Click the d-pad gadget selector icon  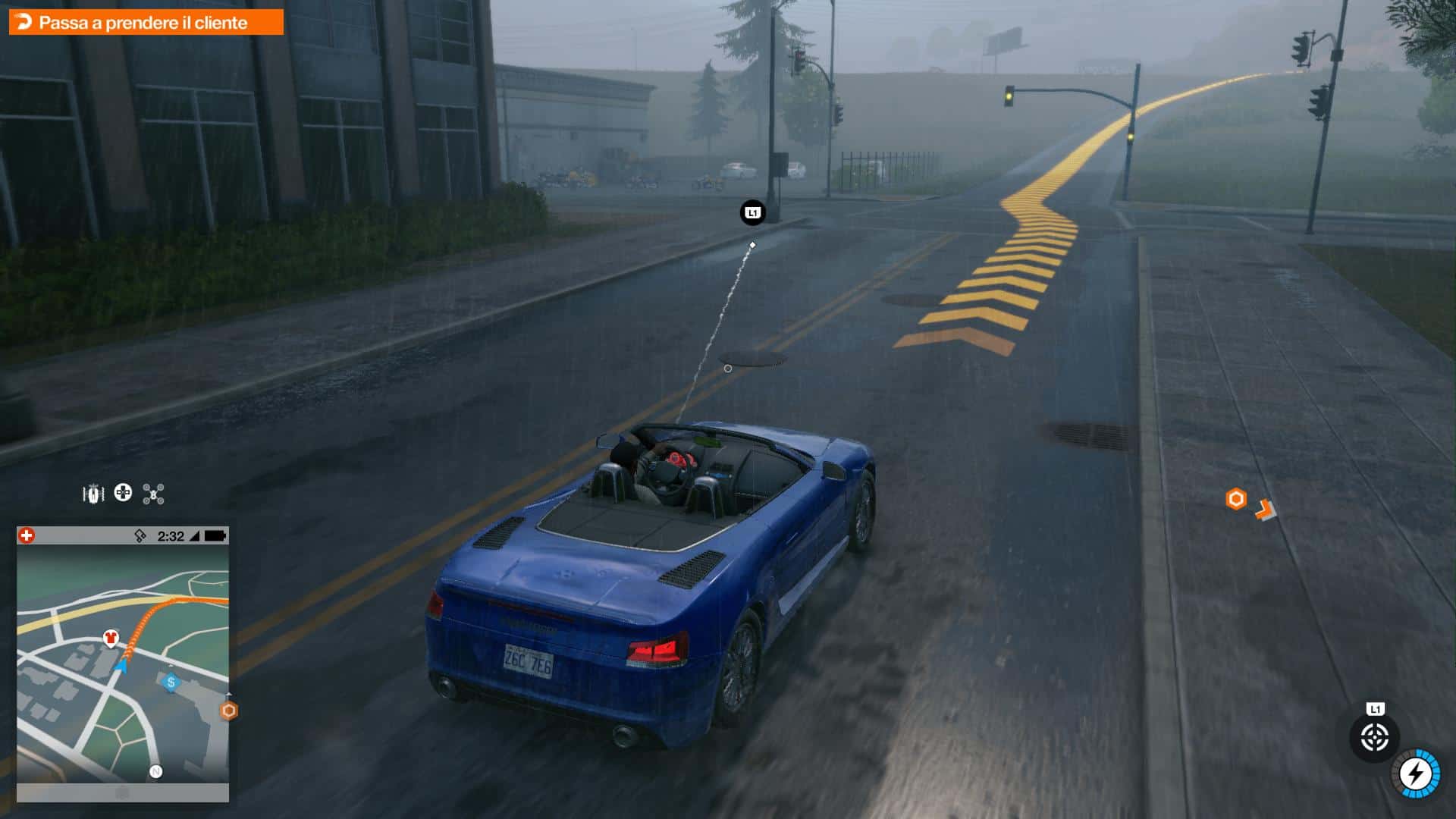click(x=123, y=493)
